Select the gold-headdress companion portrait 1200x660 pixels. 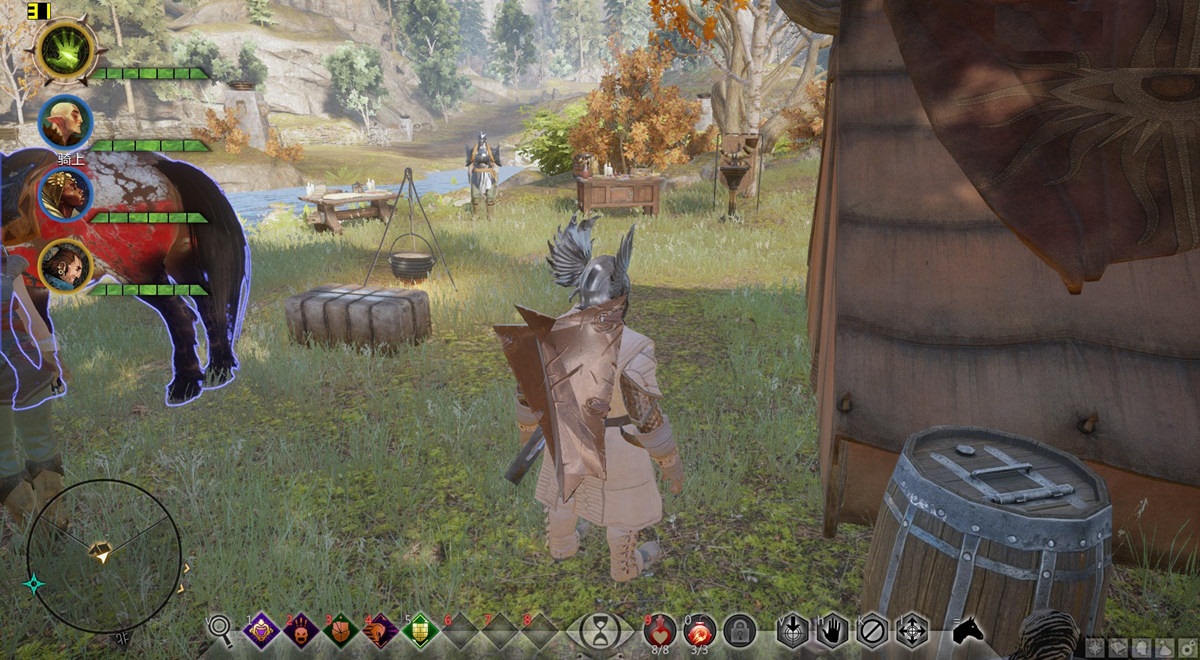[x=66, y=194]
